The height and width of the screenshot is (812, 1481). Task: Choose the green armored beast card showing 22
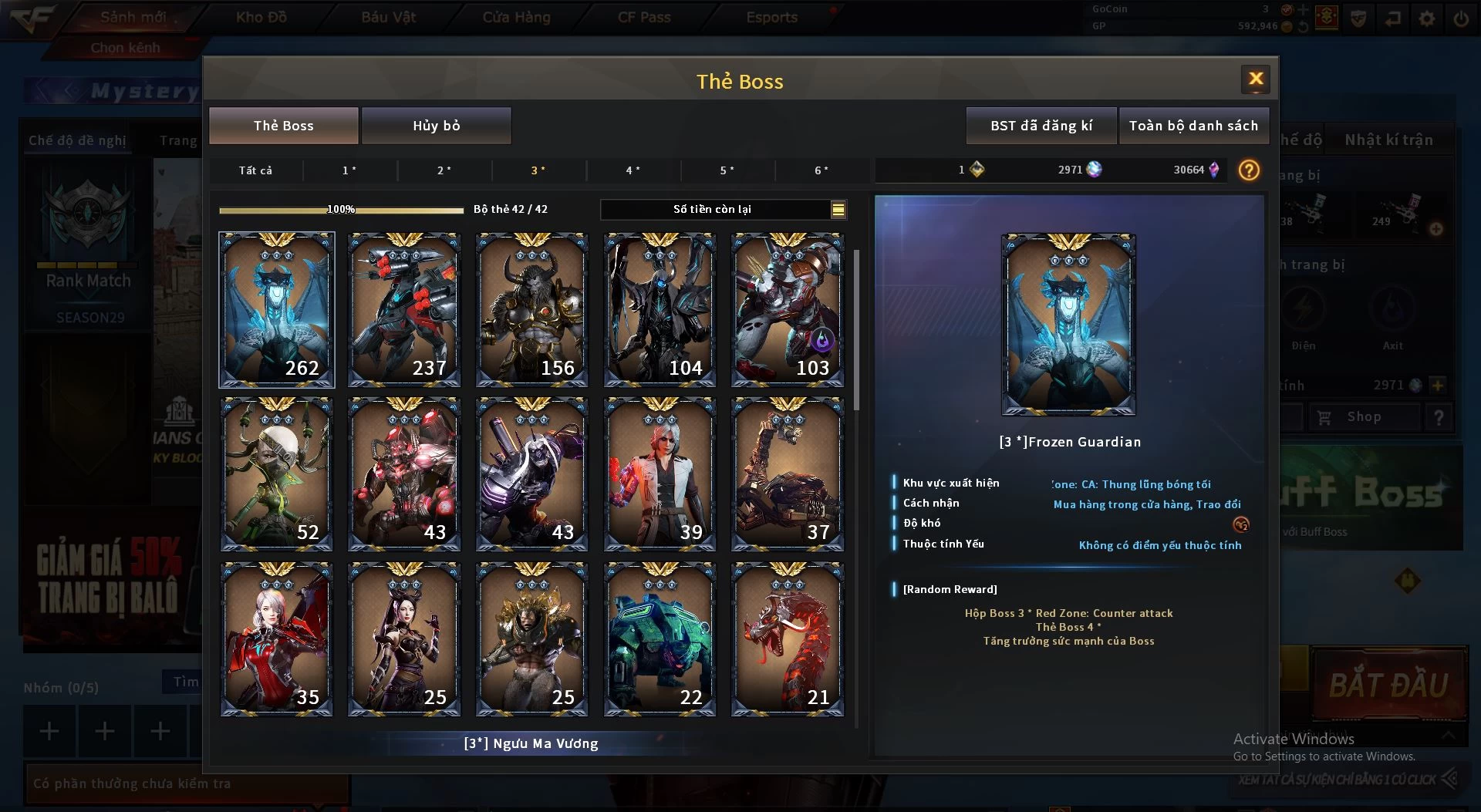pyautogui.click(x=660, y=638)
